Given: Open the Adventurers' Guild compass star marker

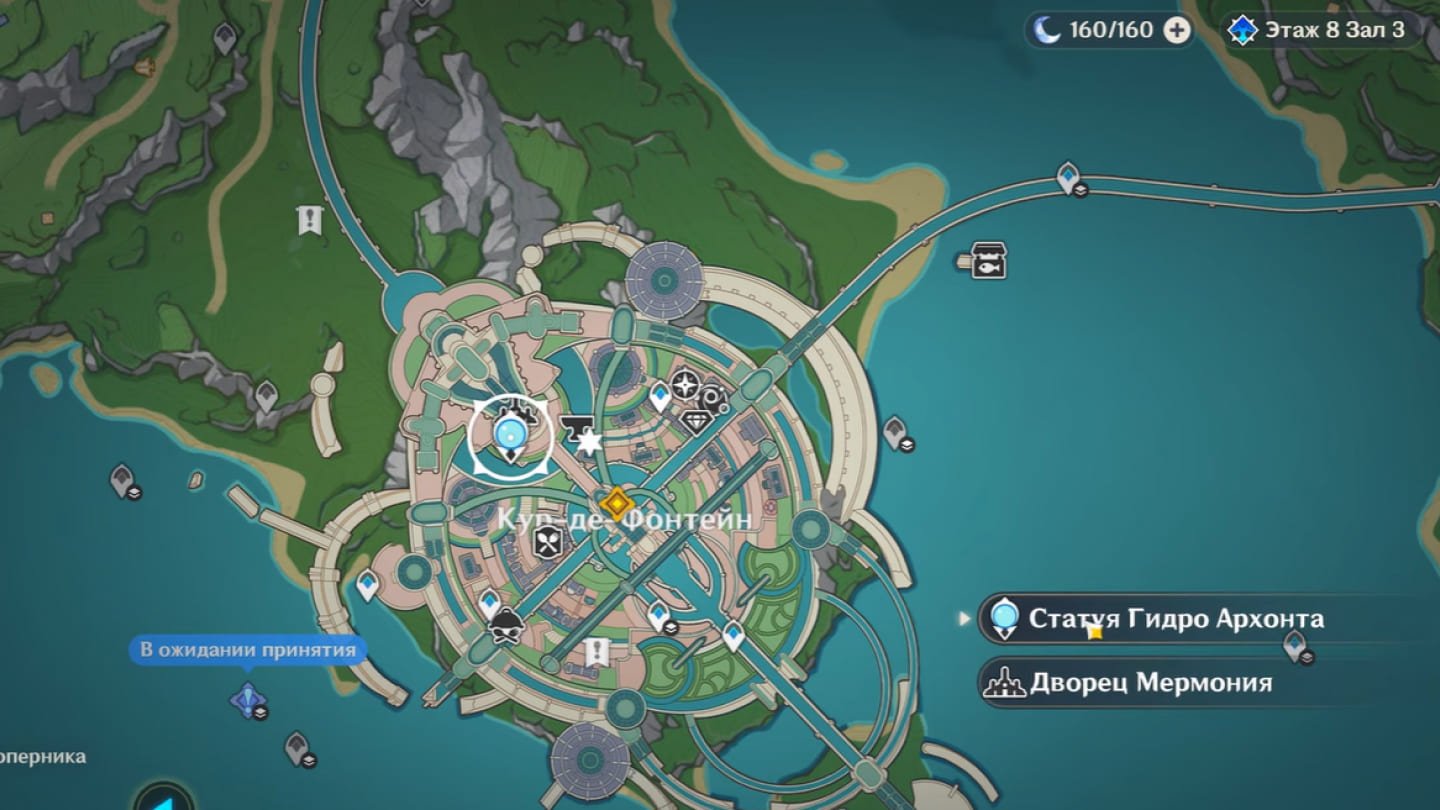Looking at the screenshot, I should click(x=685, y=385).
